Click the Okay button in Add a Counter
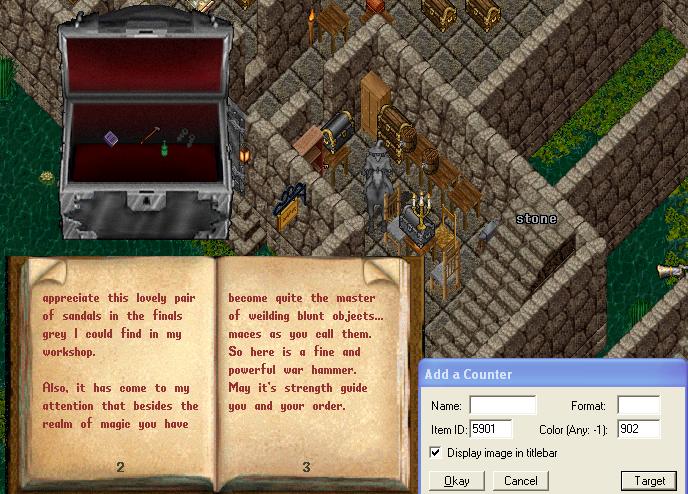This screenshot has height=494, width=688. (x=457, y=481)
